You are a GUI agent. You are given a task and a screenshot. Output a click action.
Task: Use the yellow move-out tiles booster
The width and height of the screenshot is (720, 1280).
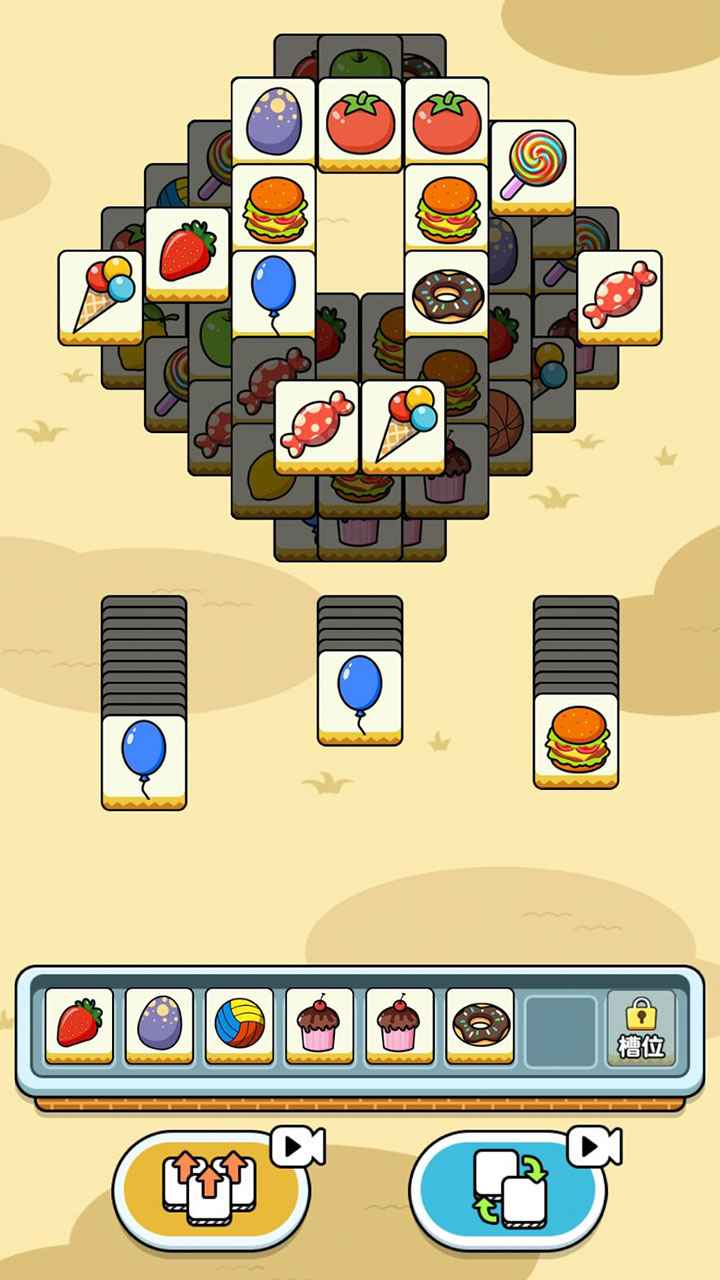[x=210, y=1187]
